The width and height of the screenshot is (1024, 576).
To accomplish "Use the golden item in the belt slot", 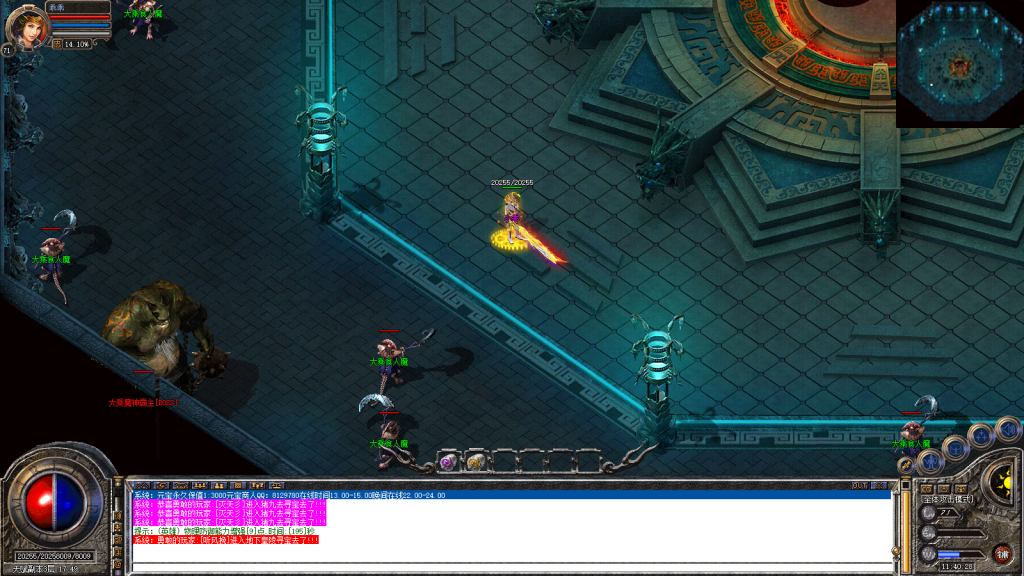I will point(476,461).
